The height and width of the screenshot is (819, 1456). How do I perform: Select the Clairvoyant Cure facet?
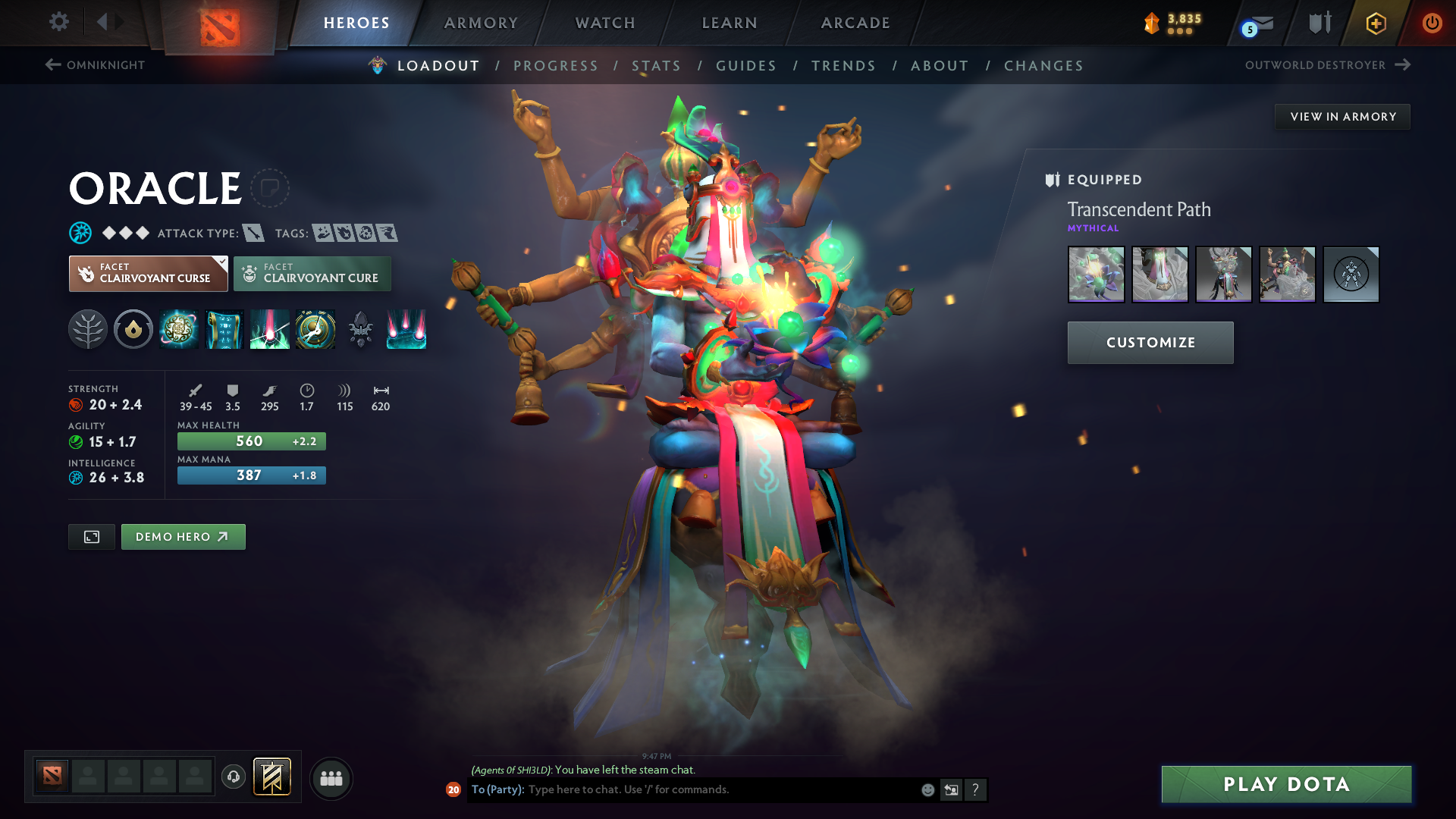(312, 274)
